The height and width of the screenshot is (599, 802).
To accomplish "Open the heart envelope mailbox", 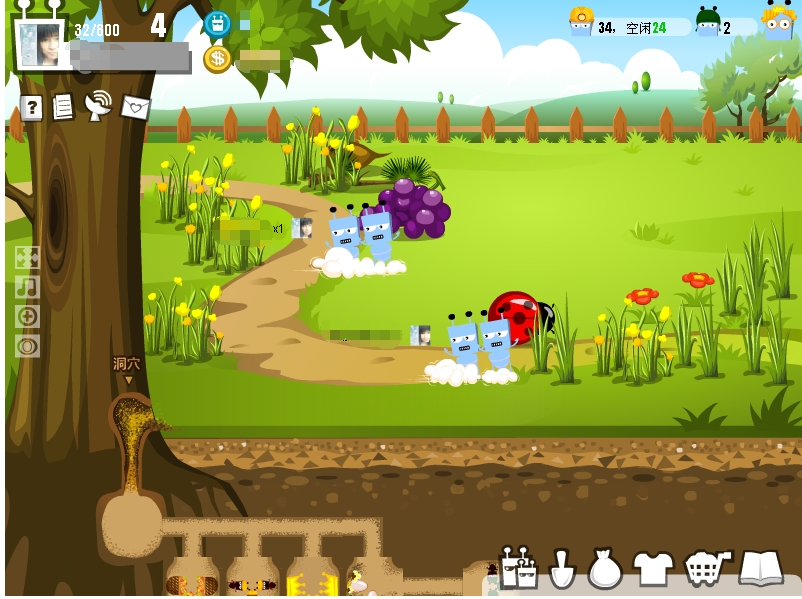I will click(x=135, y=107).
